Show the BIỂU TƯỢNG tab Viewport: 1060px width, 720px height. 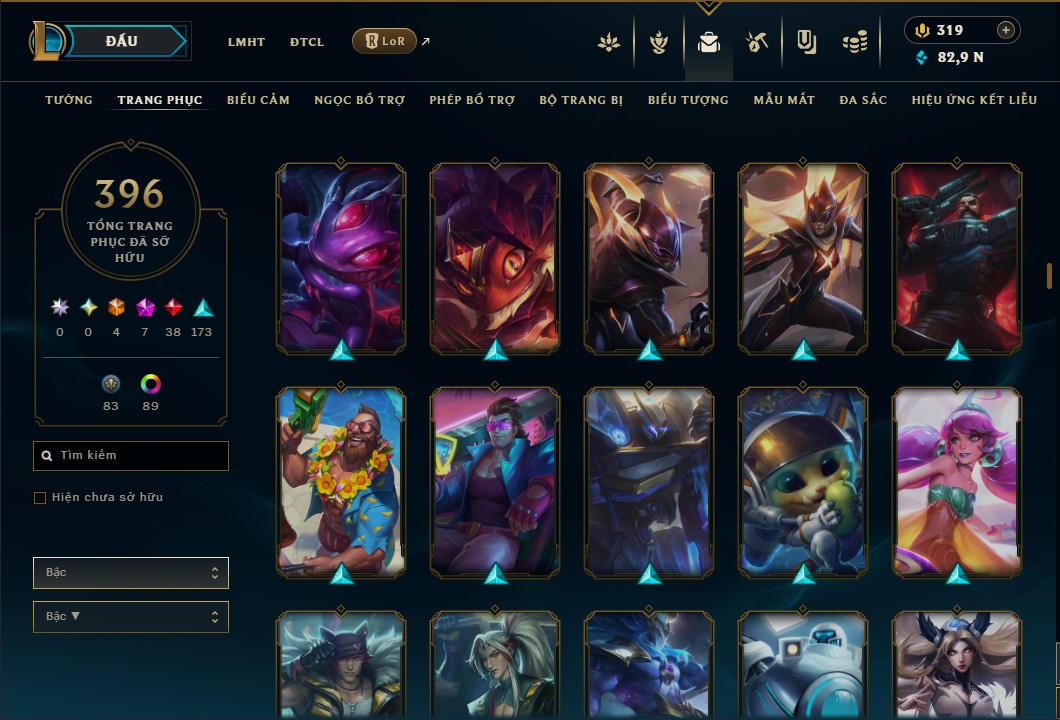click(x=688, y=100)
